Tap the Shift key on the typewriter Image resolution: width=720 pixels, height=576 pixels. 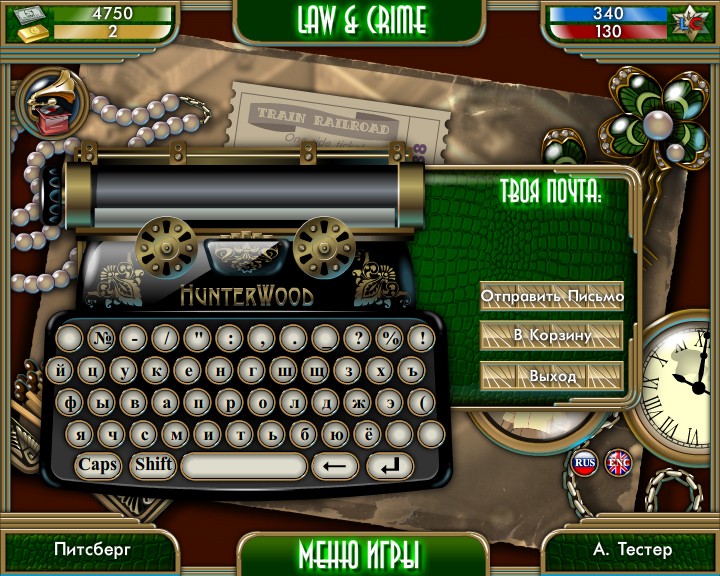[x=154, y=464]
